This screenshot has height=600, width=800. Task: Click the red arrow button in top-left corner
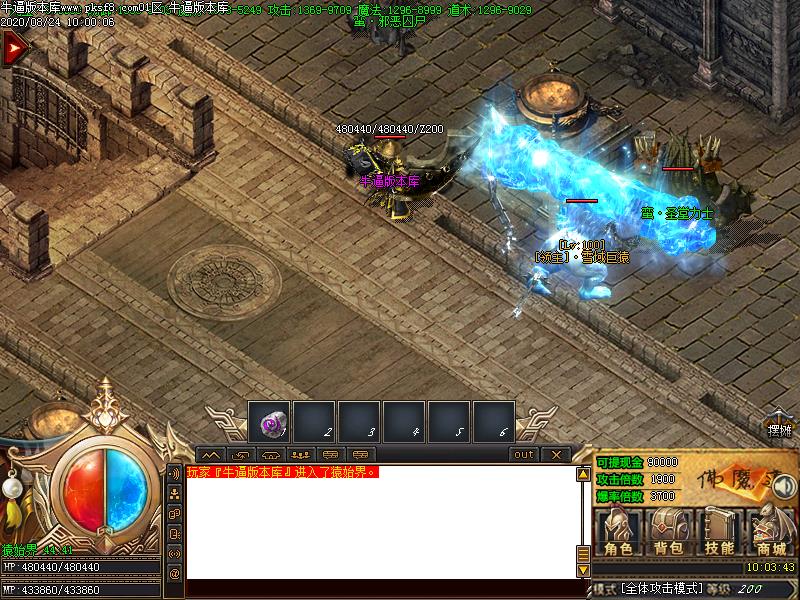pyautogui.click(x=13, y=49)
